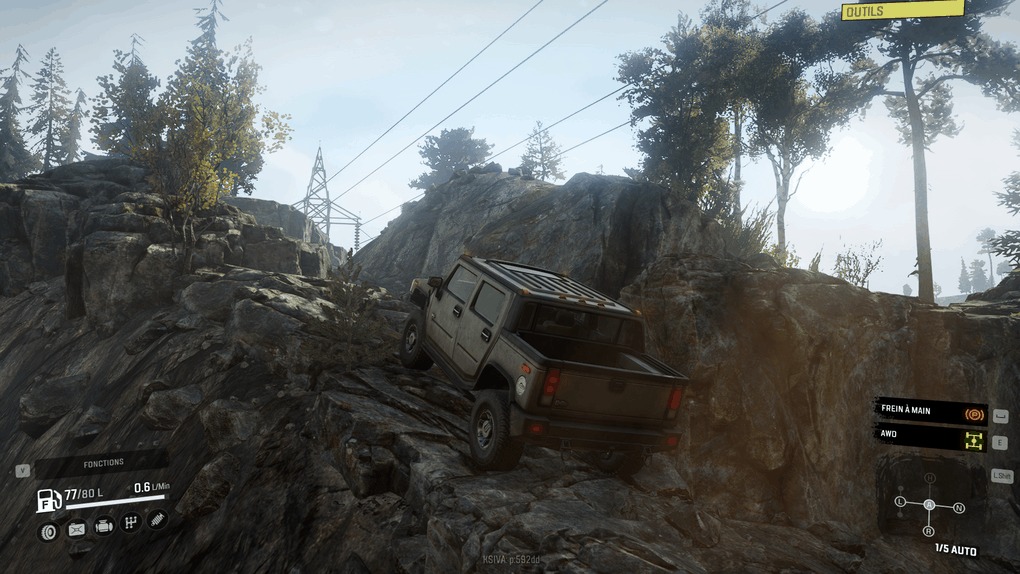Select the tire damage status icon
This screenshot has width=1020, height=574.
tap(47, 531)
